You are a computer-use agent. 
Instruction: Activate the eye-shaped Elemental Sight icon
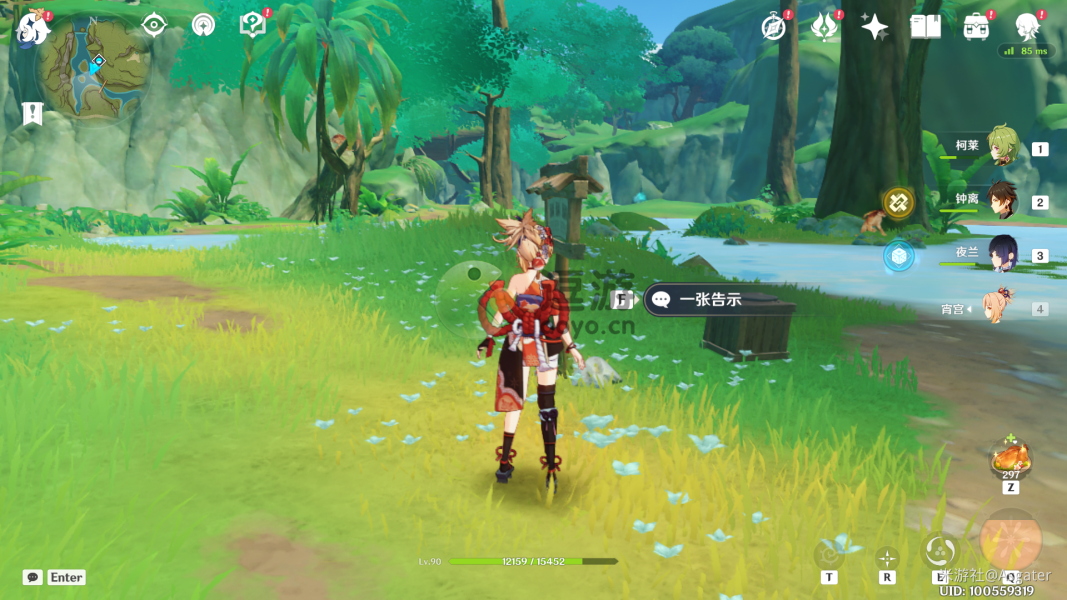[154, 25]
